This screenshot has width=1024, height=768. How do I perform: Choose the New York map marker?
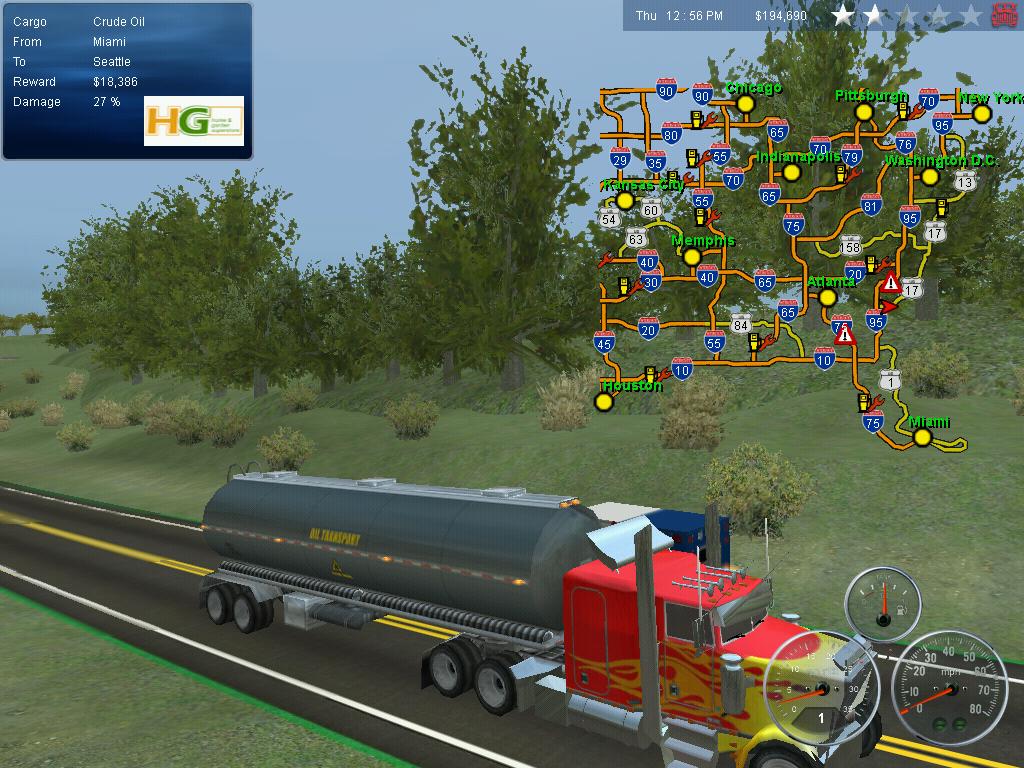[x=982, y=114]
